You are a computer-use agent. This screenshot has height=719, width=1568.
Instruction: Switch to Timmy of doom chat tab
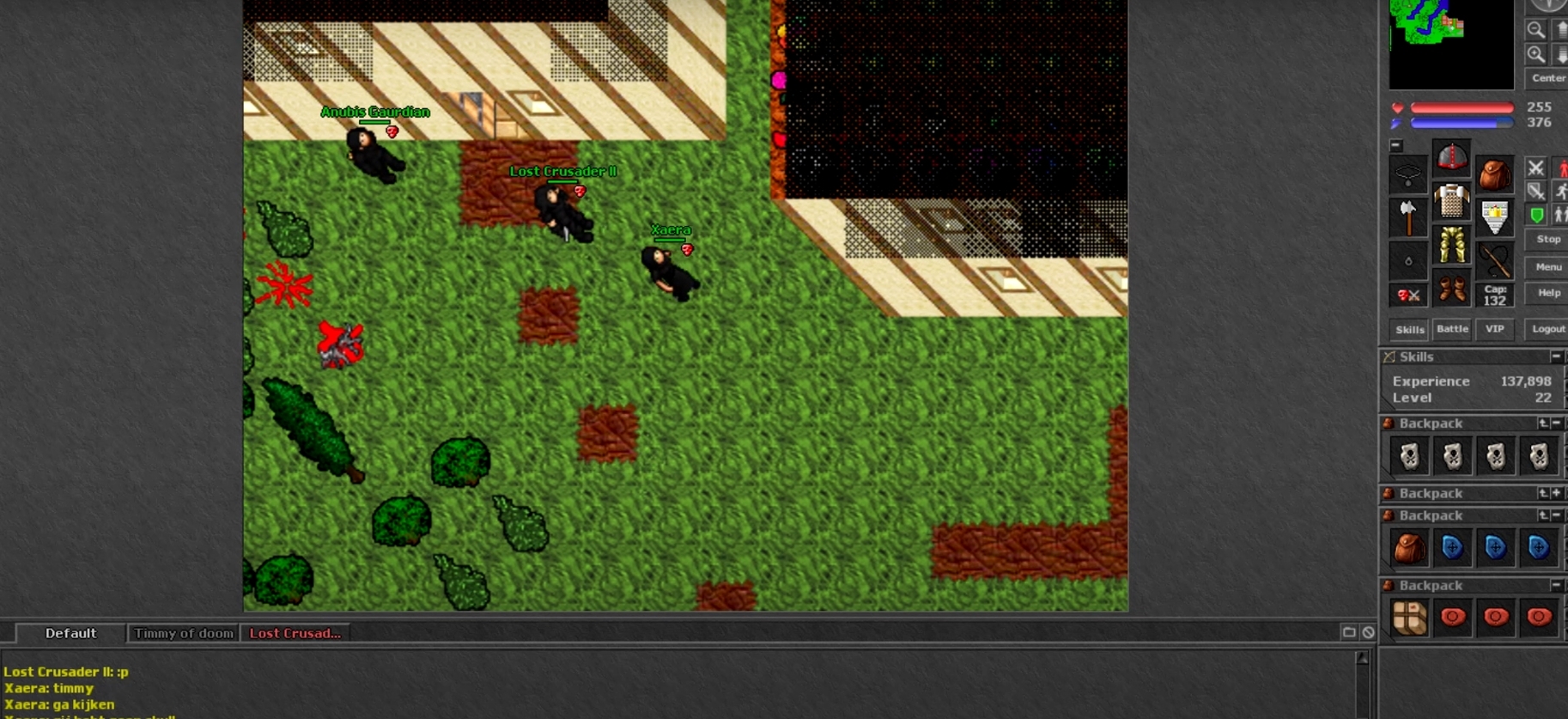[183, 633]
